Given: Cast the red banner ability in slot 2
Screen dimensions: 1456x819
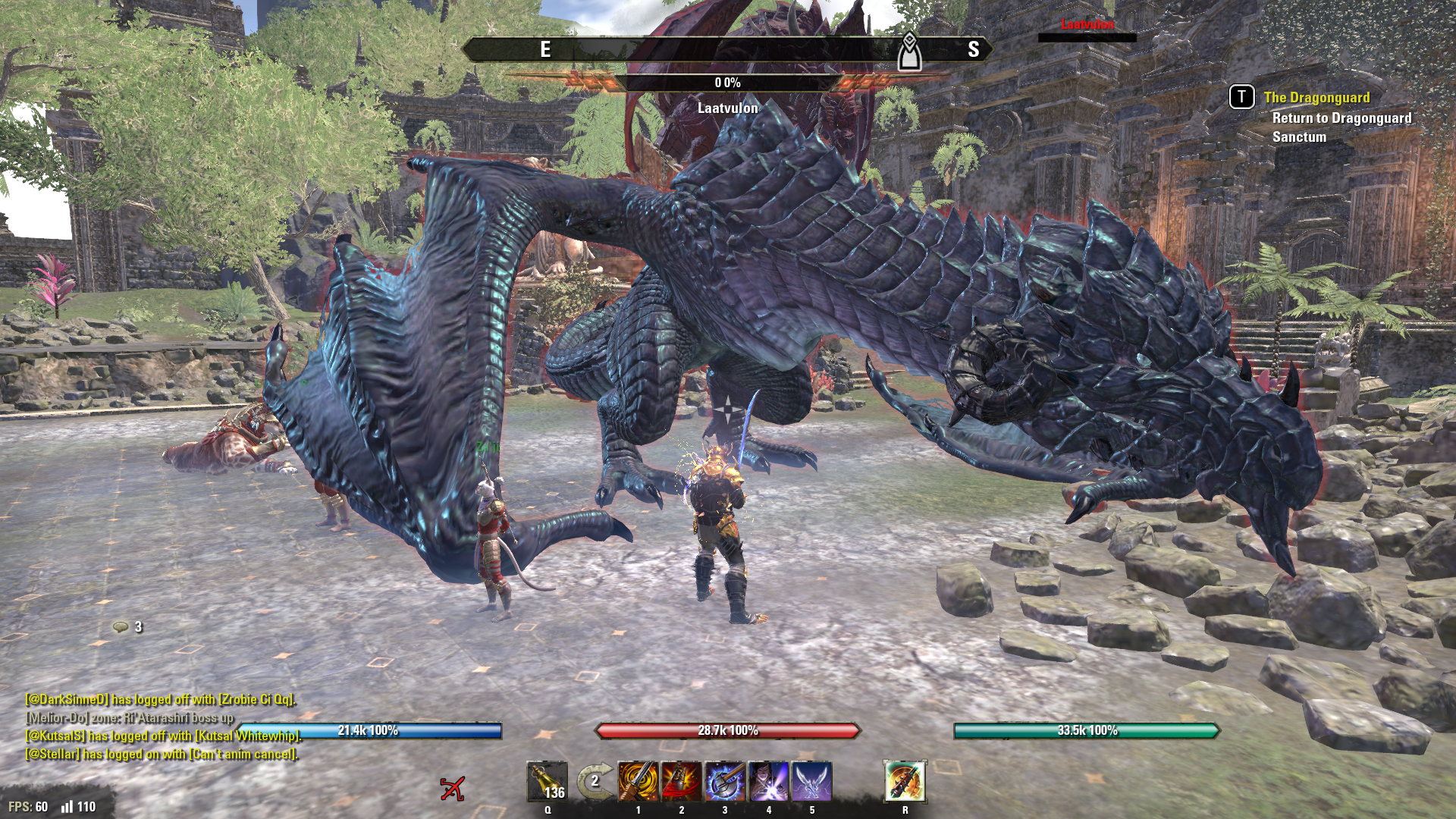Looking at the screenshot, I should [681, 782].
